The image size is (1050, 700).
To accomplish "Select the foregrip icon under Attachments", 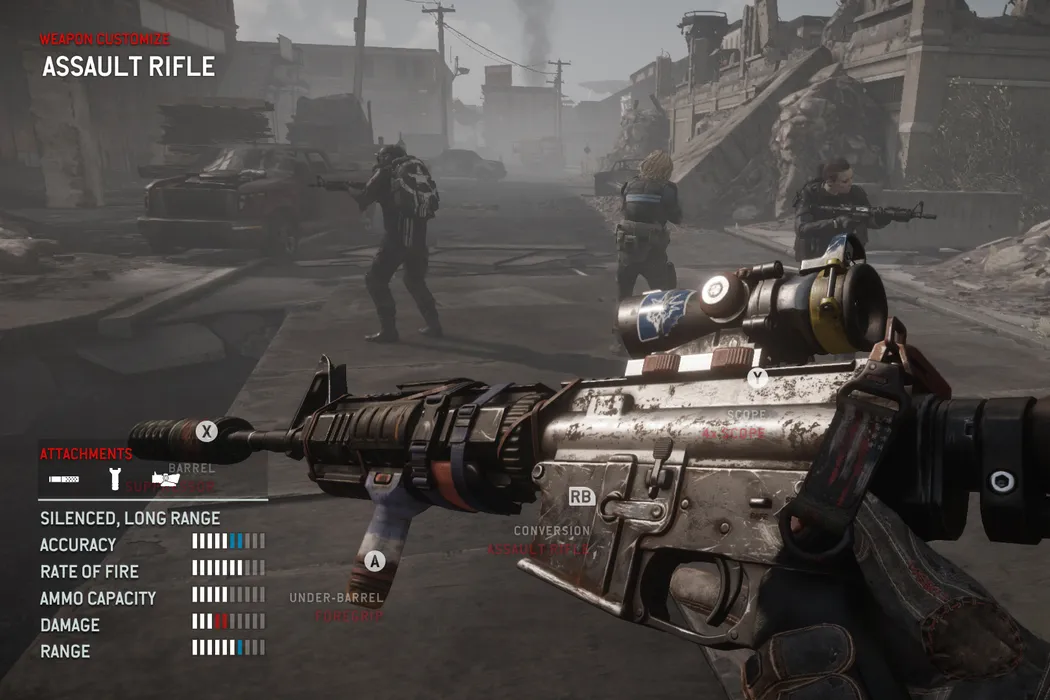I will point(115,479).
